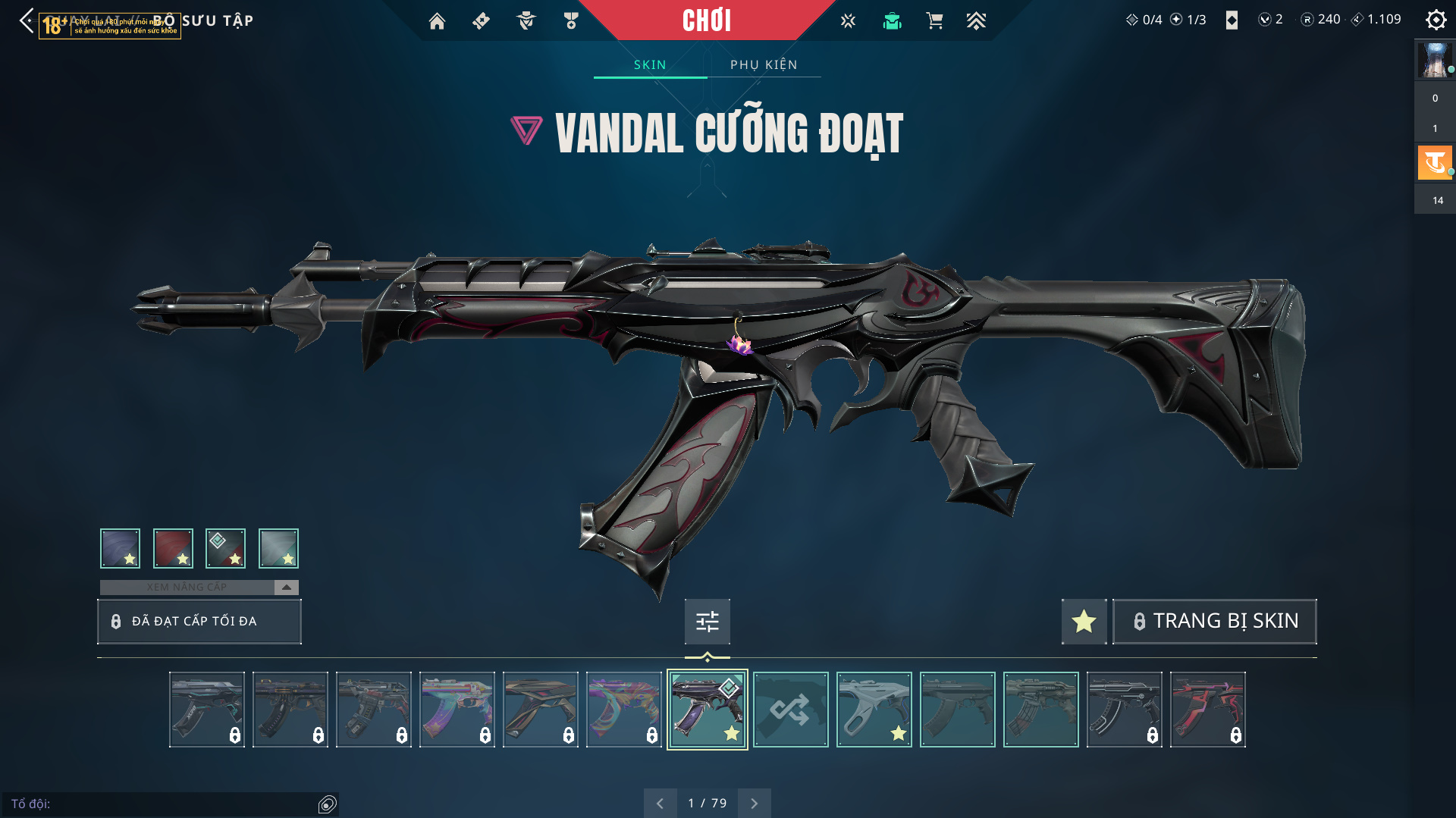1456x818 pixels.
Task: Go to the next skin page
Action: 754,803
